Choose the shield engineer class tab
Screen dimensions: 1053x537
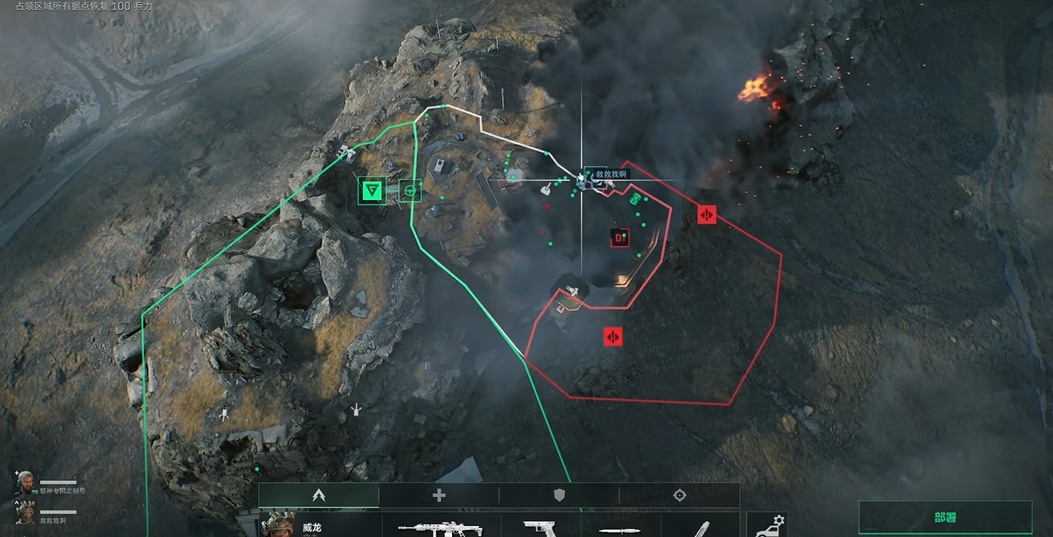click(x=559, y=495)
